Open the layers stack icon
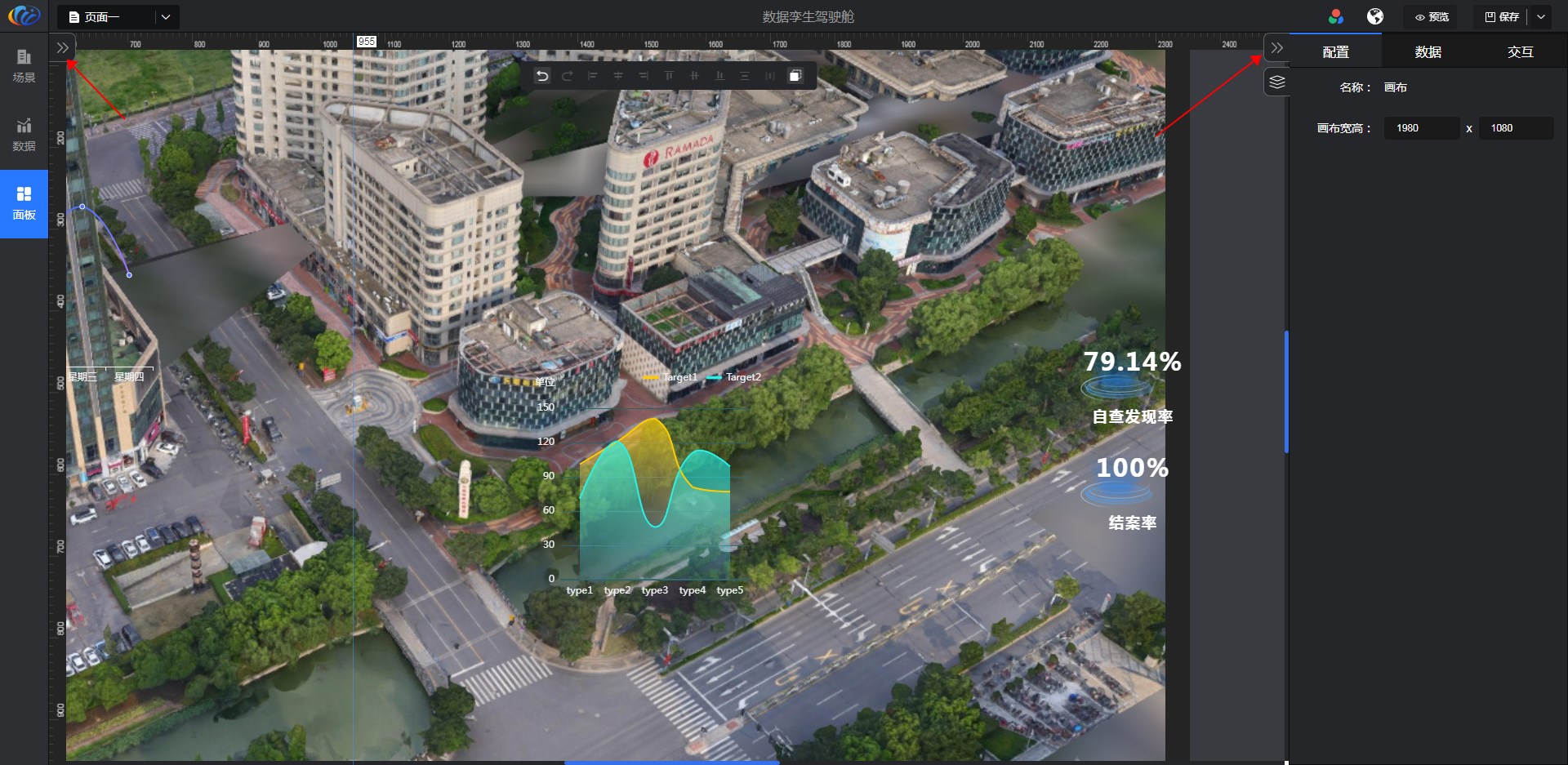Viewport: 1568px width, 765px height. [1277, 82]
